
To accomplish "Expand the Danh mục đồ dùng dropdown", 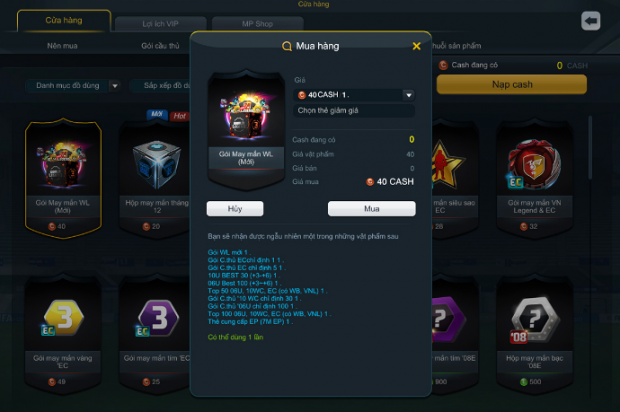I will tap(73, 86).
